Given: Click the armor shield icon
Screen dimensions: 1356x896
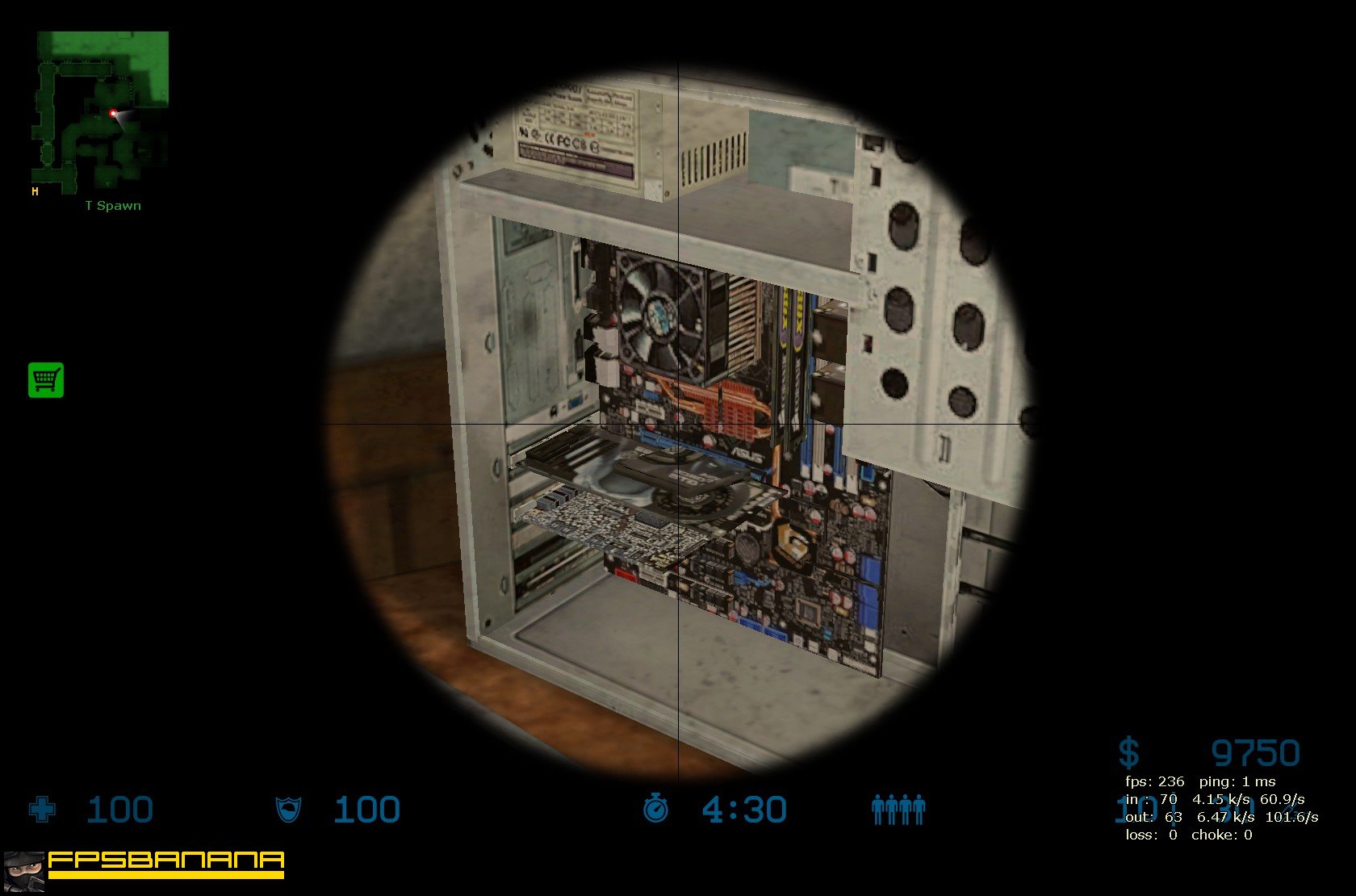Looking at the screenshot, I should click(288, 810).
